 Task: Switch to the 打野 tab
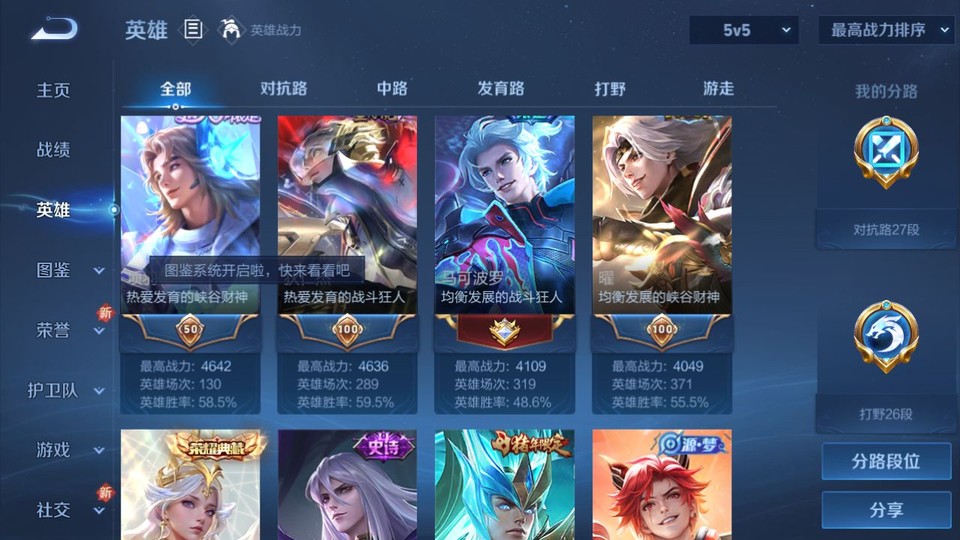(610, 88)
